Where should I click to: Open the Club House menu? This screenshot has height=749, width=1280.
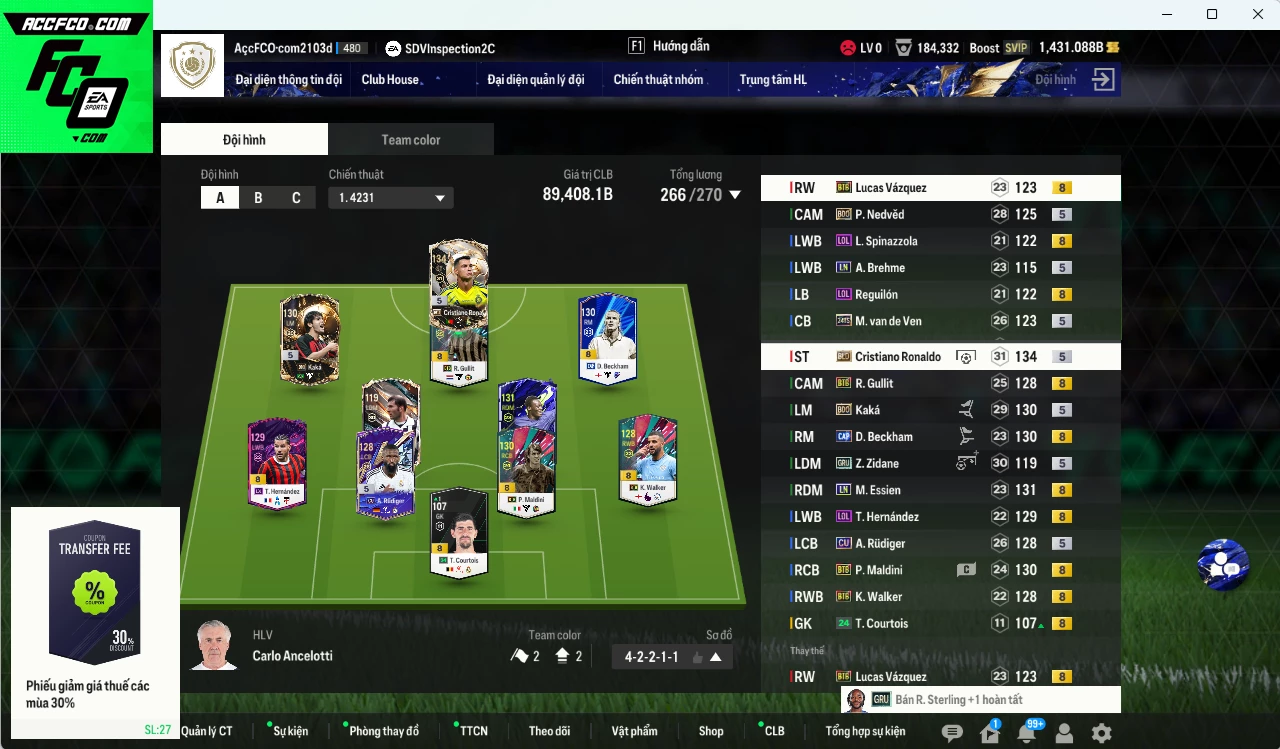390,80
